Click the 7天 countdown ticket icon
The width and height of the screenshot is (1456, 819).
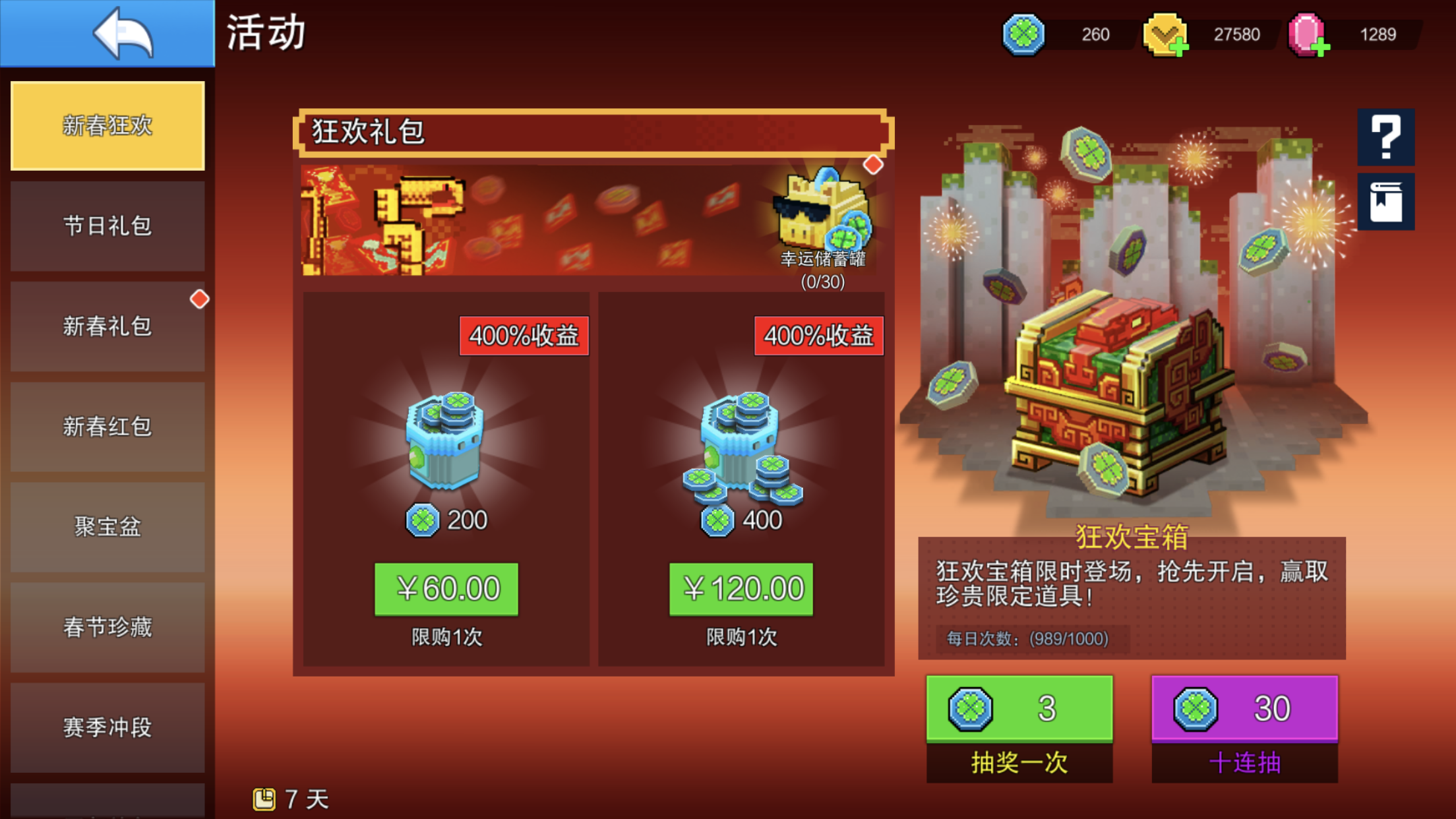click(266, 797)
